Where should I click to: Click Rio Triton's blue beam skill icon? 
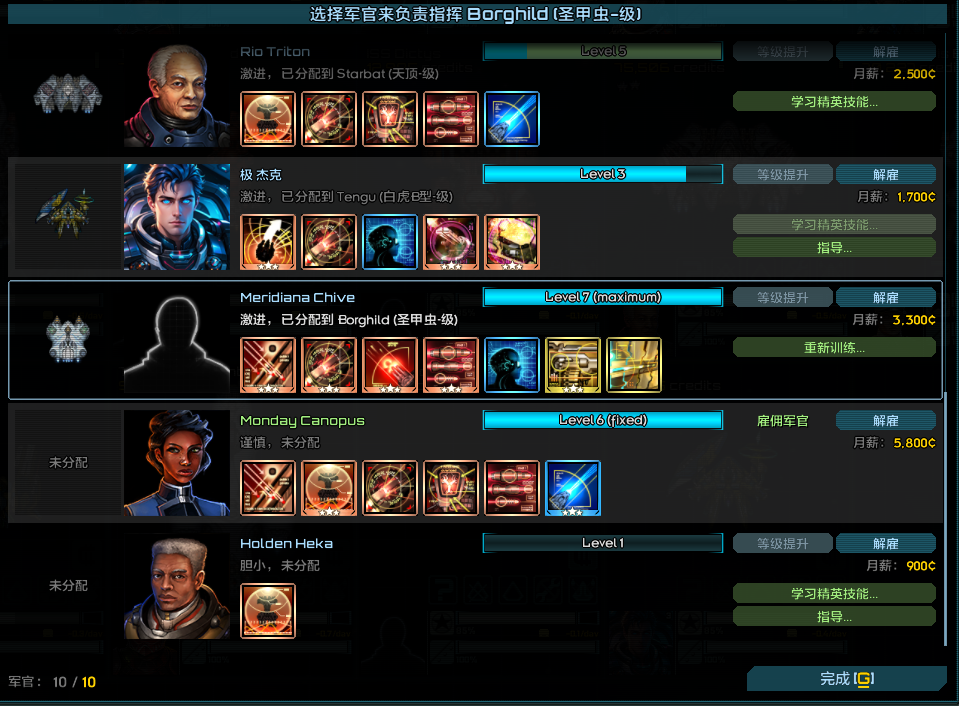pos(512,119)
